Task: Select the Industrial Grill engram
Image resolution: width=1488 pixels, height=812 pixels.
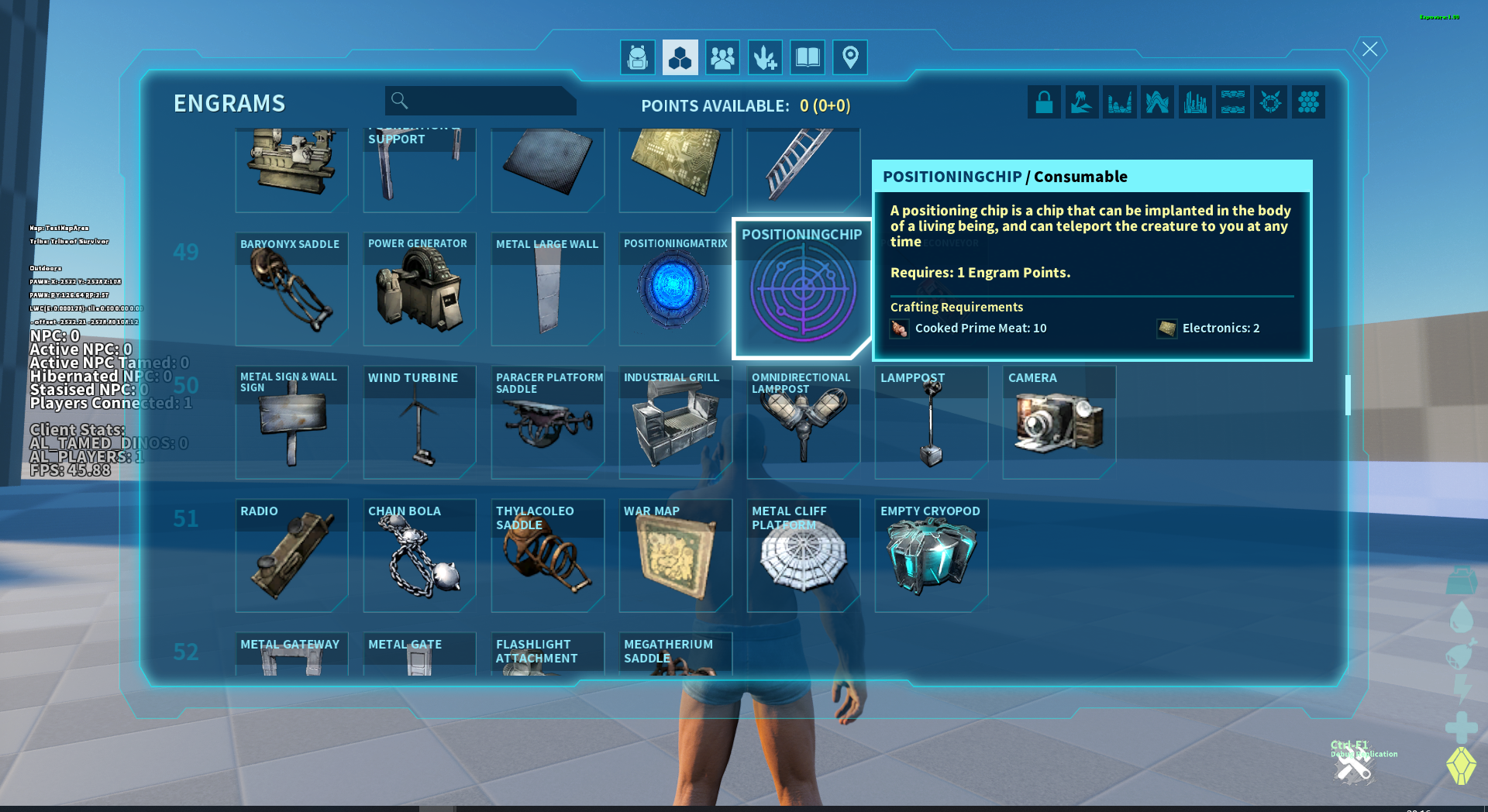Action: (x=675, y=422)
